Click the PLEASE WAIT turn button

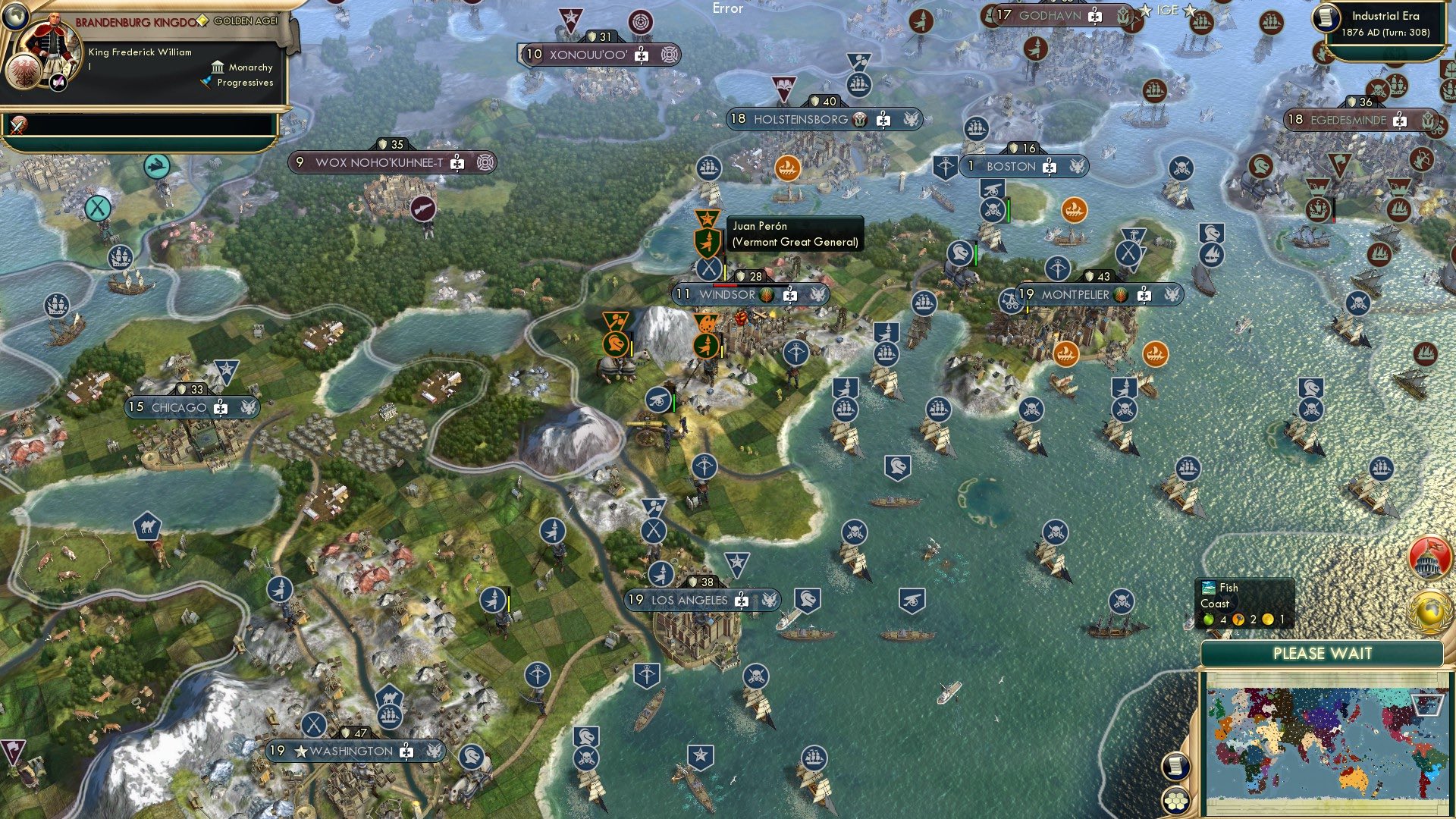click(1324, 653)
